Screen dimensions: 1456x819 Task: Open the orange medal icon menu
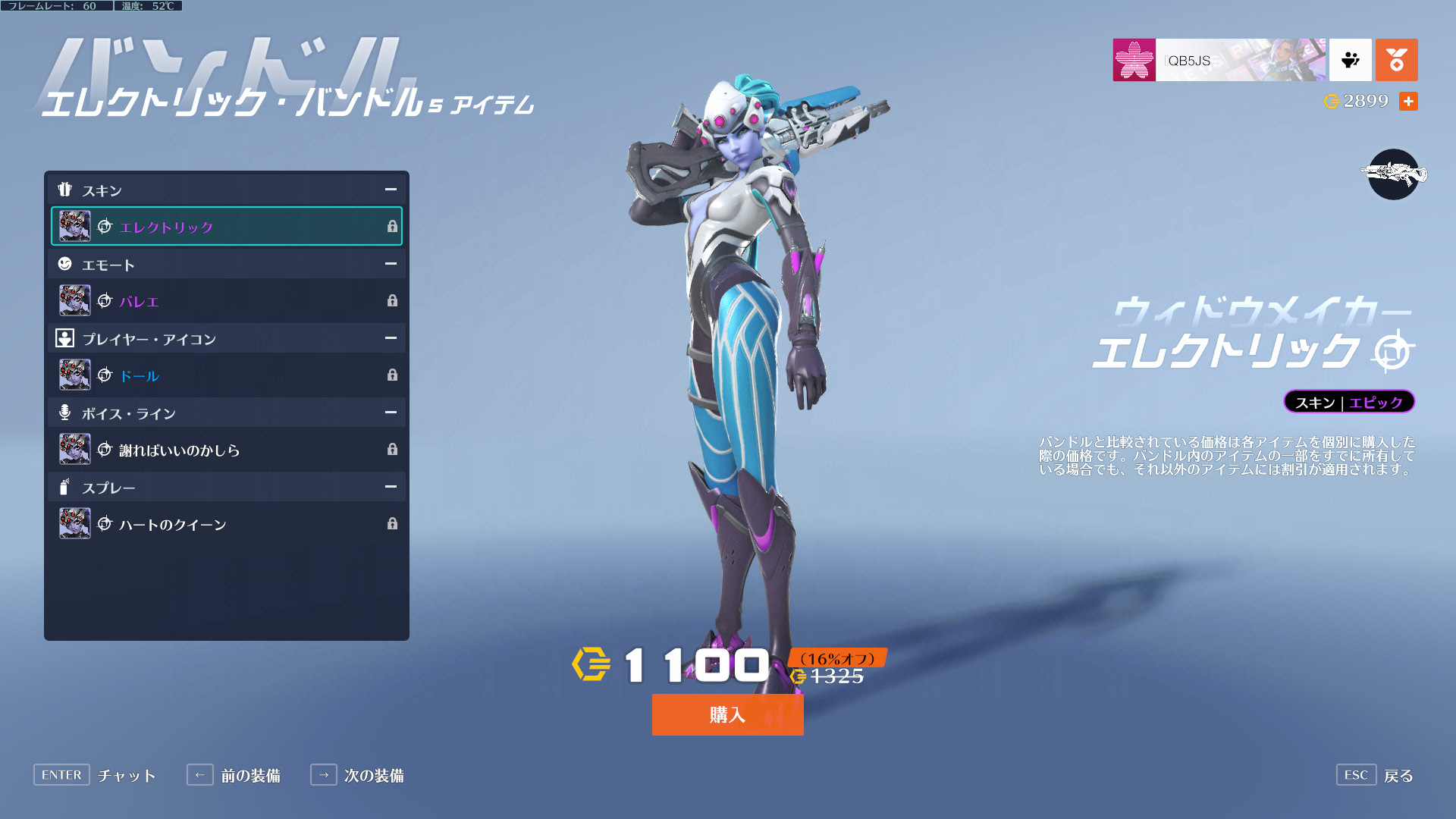[x=1396, y=60]
